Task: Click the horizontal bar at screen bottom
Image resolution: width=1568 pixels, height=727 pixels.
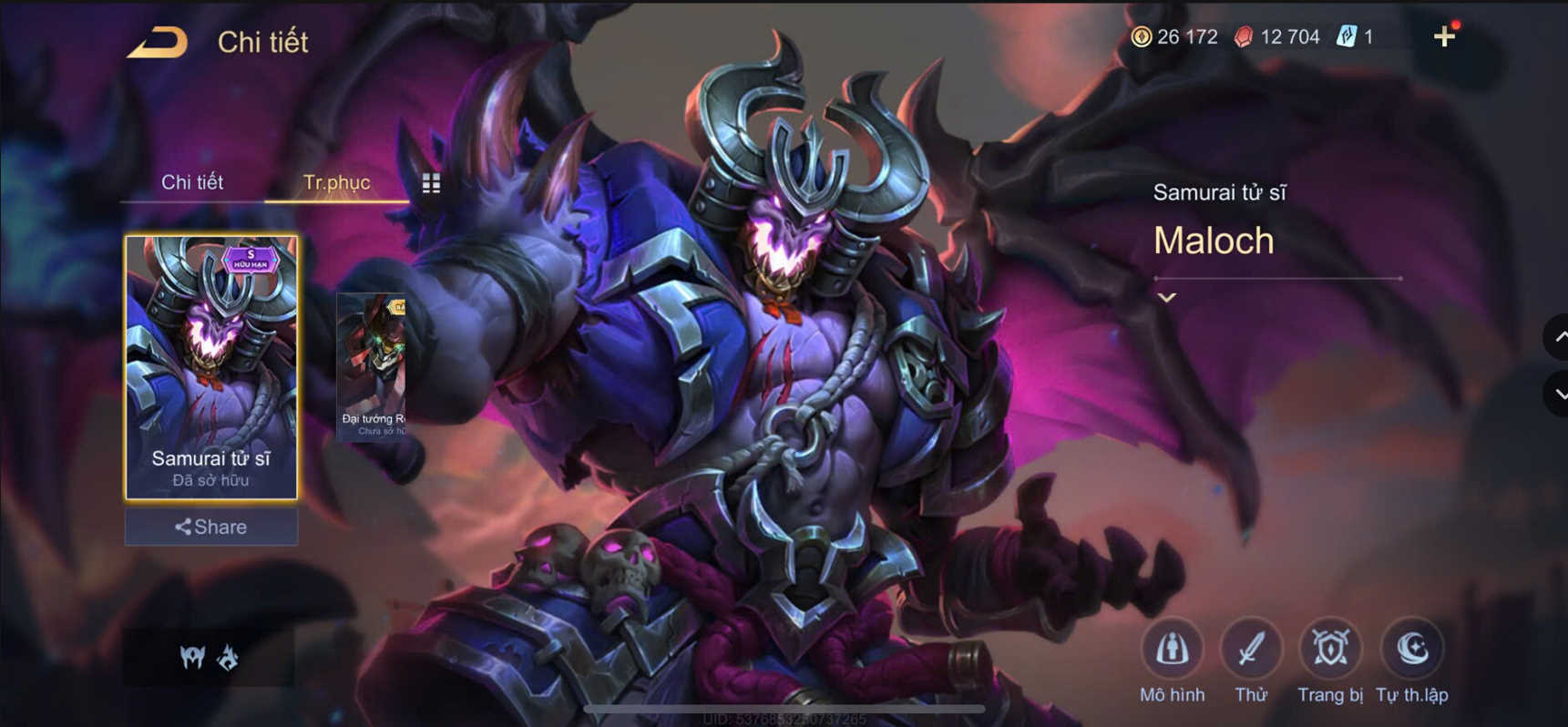Action: (784, 706)
